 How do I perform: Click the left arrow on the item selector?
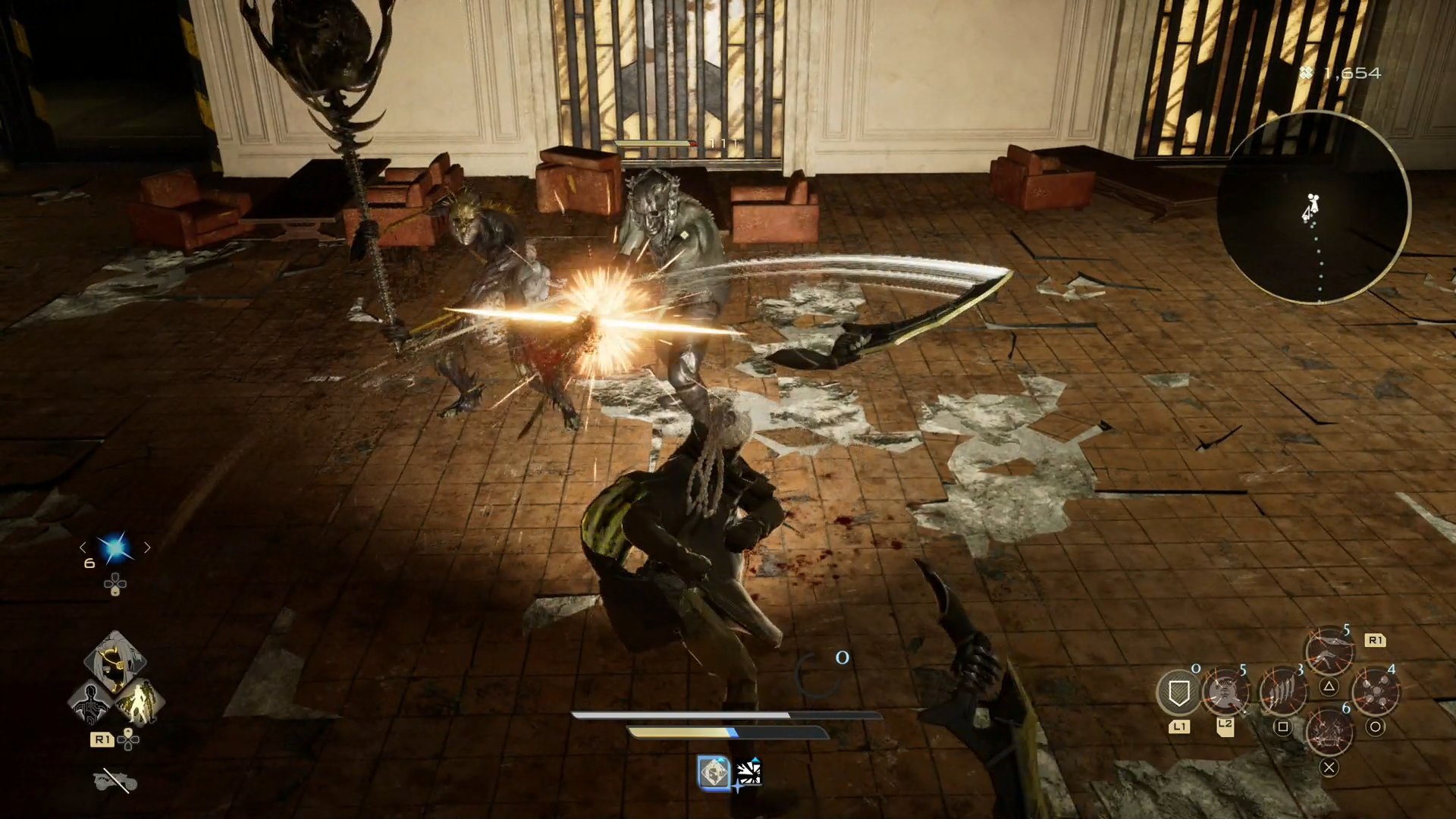click(x=84, y=547)
